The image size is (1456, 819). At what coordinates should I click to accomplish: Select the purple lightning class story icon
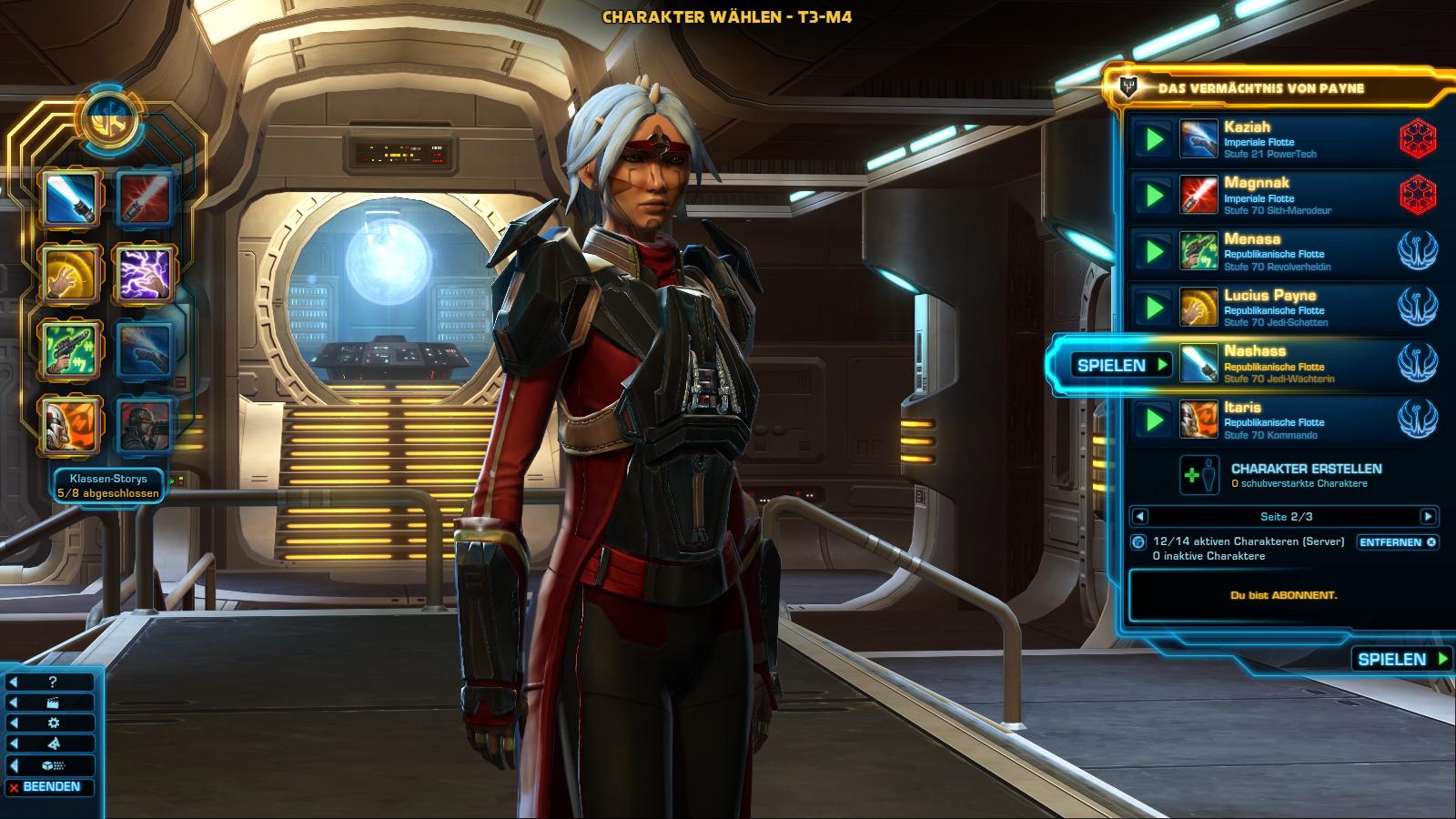pos(145,274)
